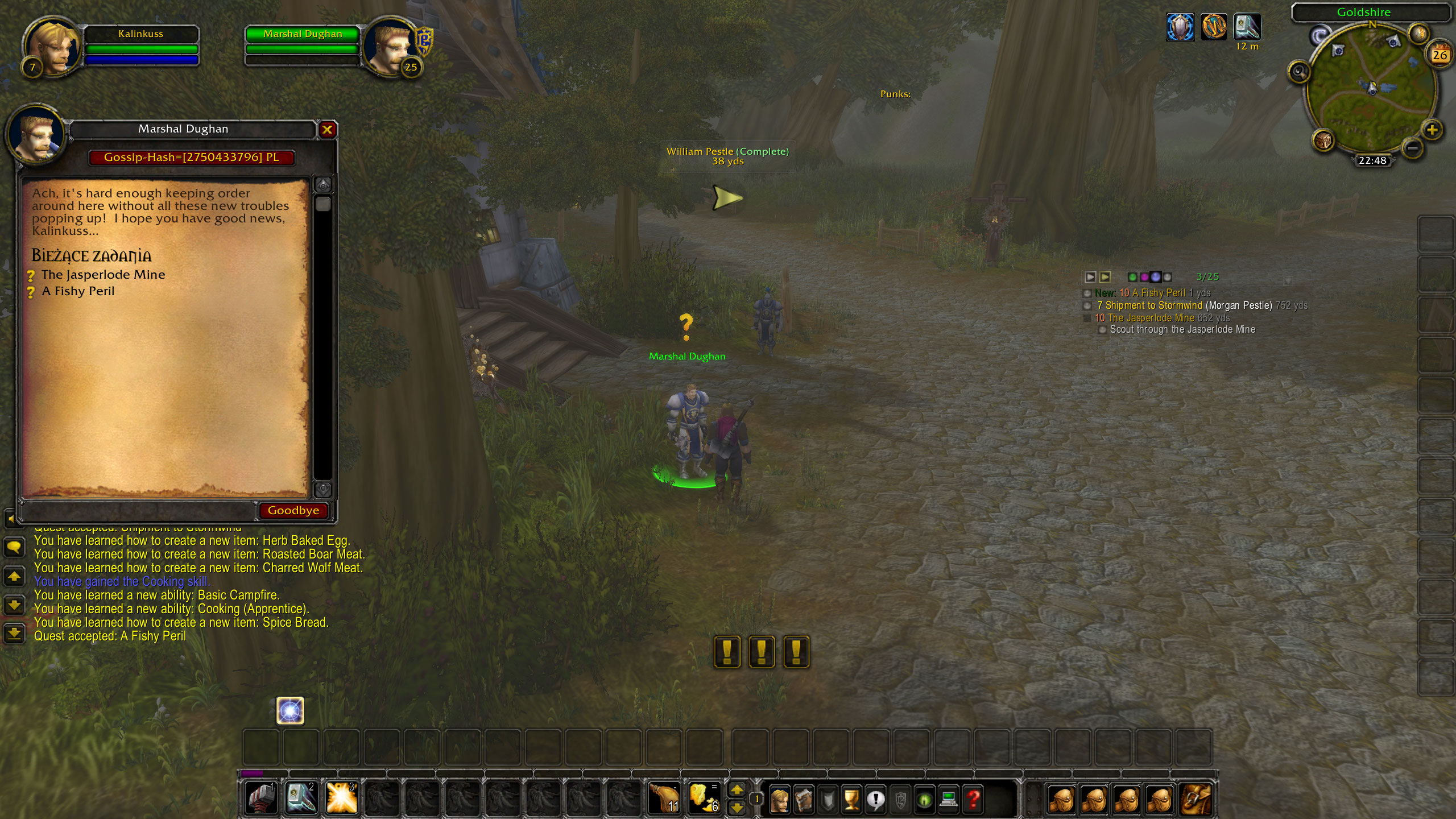
Task: Toggle the purple tracker dot filter
Action: [x=1156, y=277]
